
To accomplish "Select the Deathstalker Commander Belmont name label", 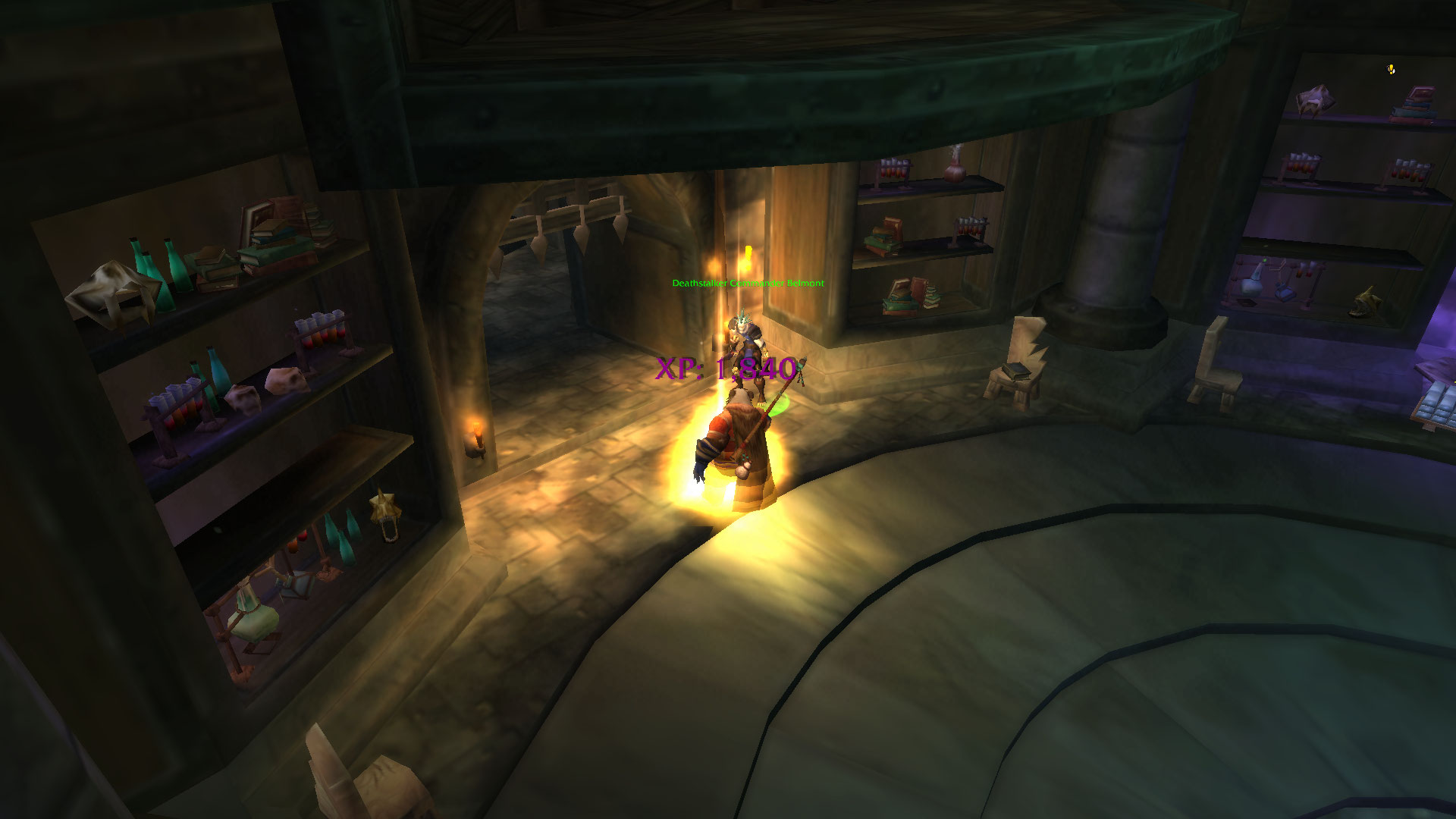I will coord(748,284).
